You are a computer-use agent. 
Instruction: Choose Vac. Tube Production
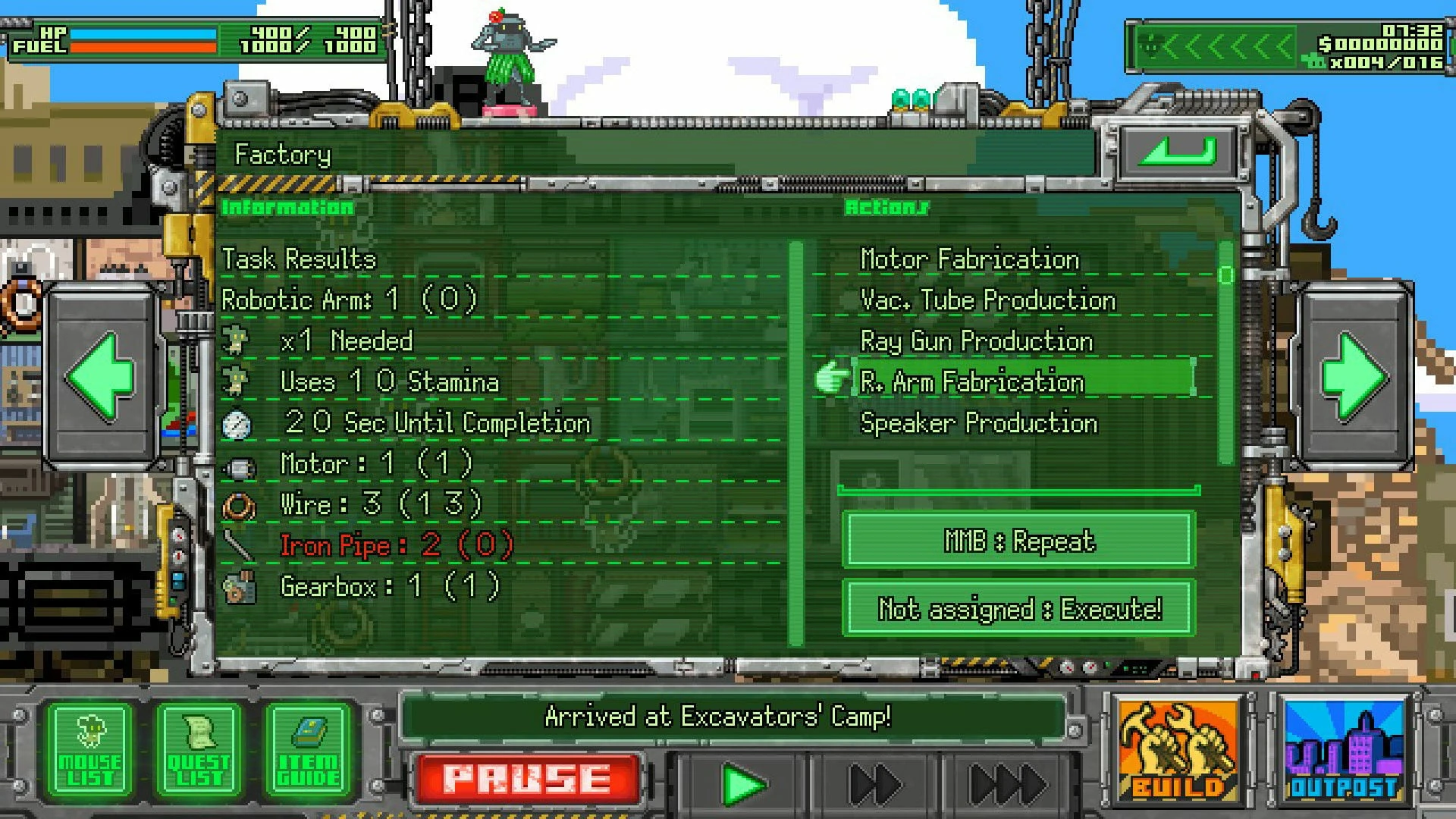tap(987, 300)
